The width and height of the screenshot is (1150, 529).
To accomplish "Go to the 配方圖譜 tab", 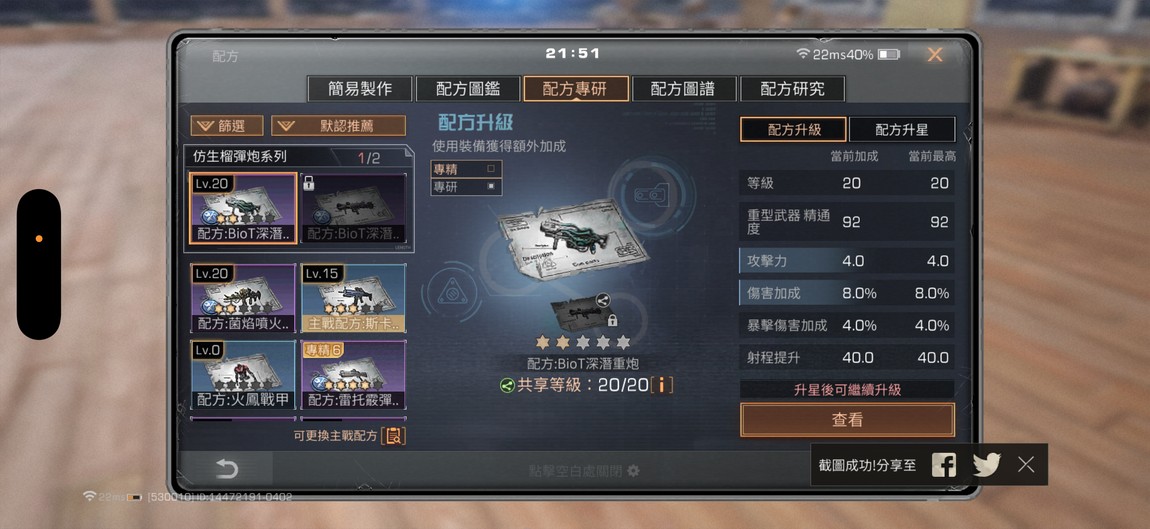I will (x=684, y=89).
